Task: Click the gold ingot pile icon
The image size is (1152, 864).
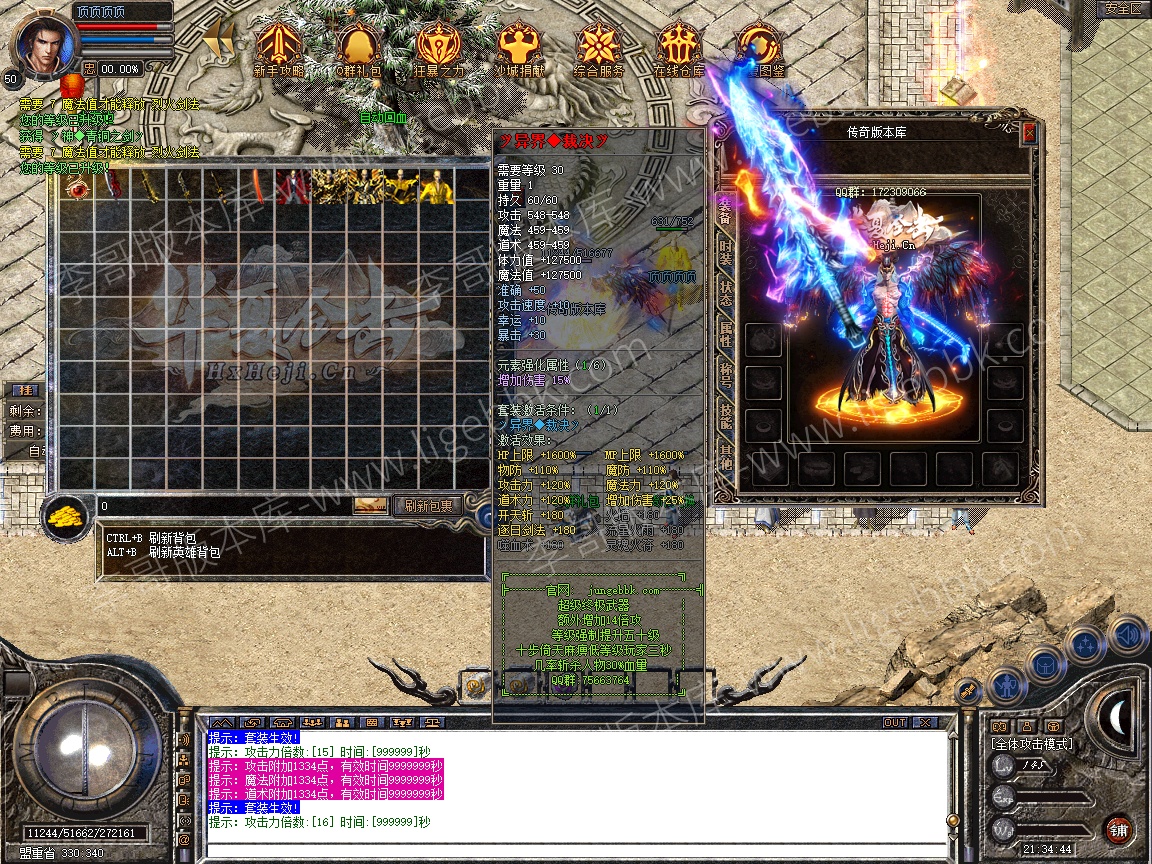Action: (x=66, y=516)
